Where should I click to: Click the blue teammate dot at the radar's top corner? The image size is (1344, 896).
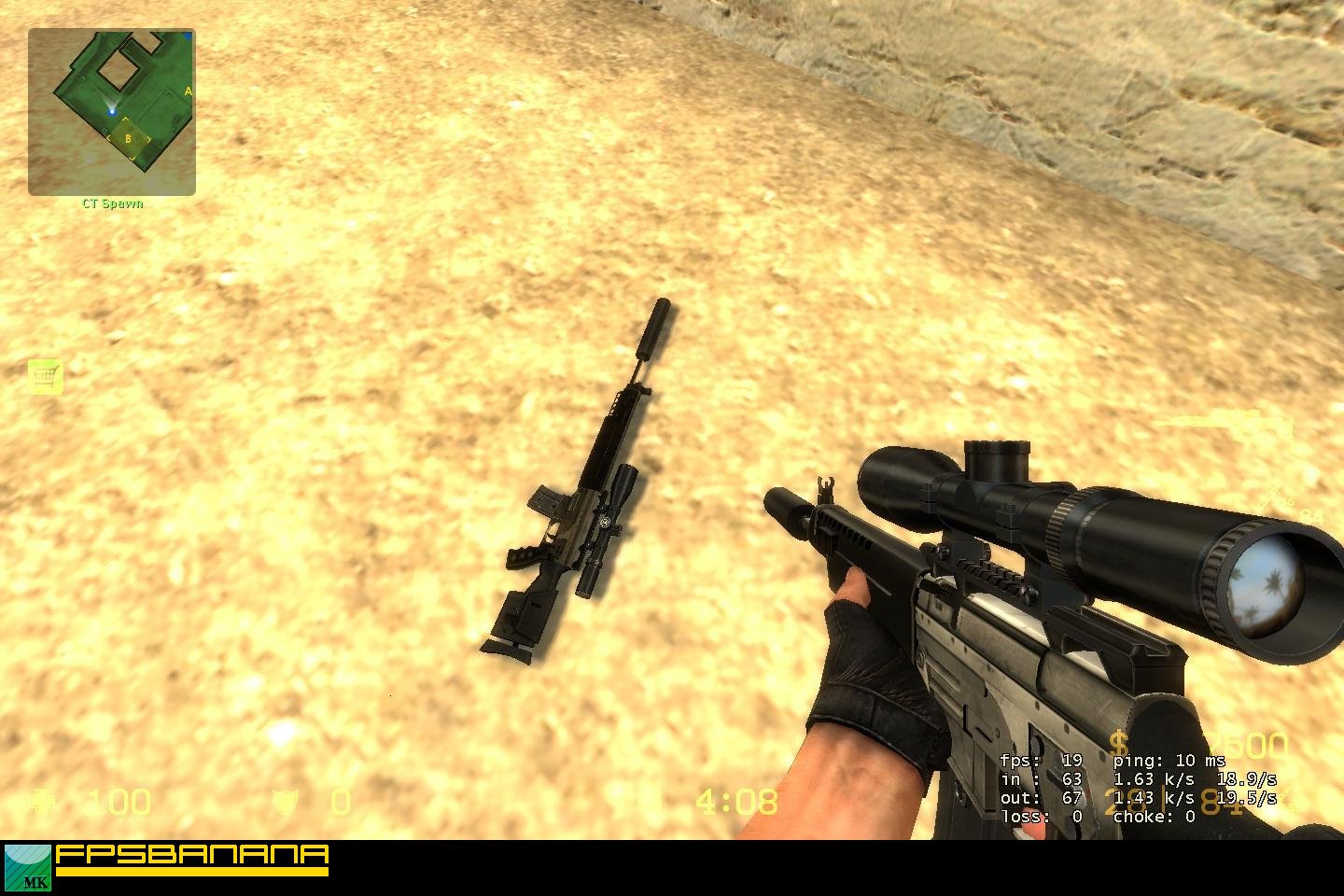point(188,36)
